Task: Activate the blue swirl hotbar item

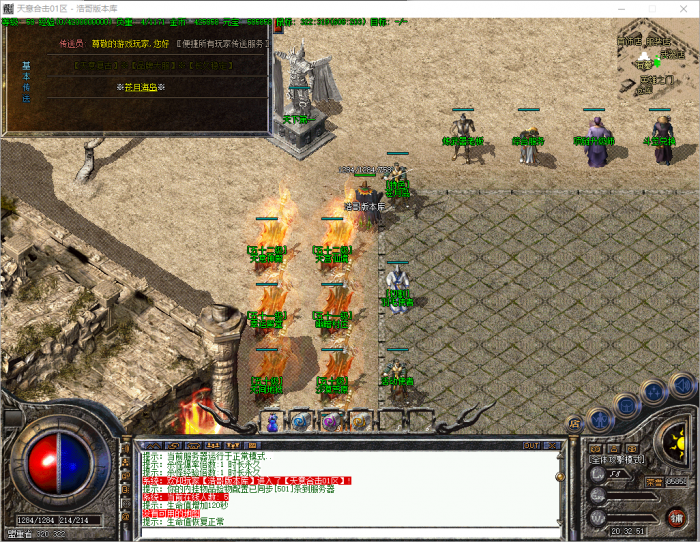Action: pos(301,423)
